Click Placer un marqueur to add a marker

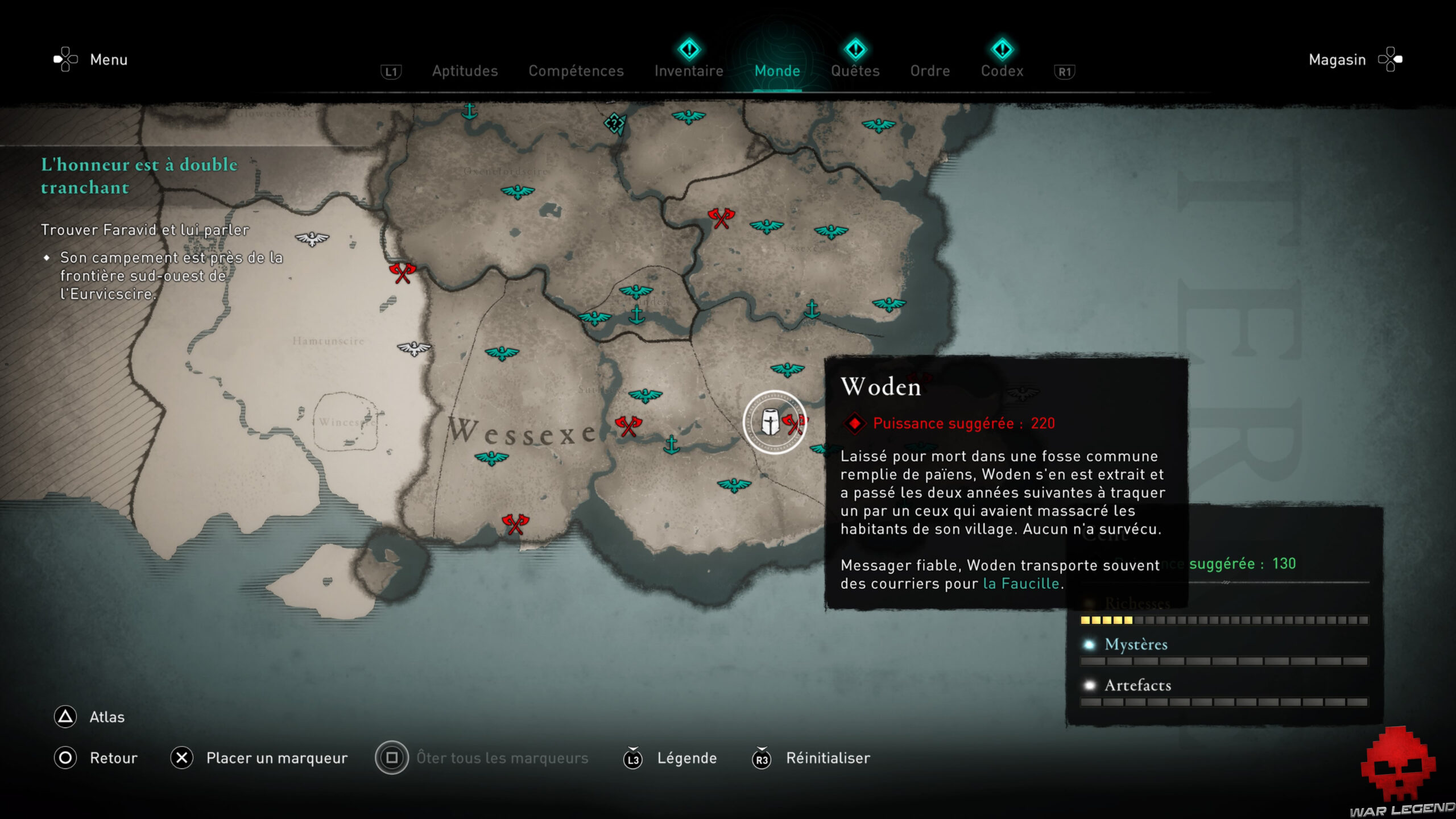[278, 758]
